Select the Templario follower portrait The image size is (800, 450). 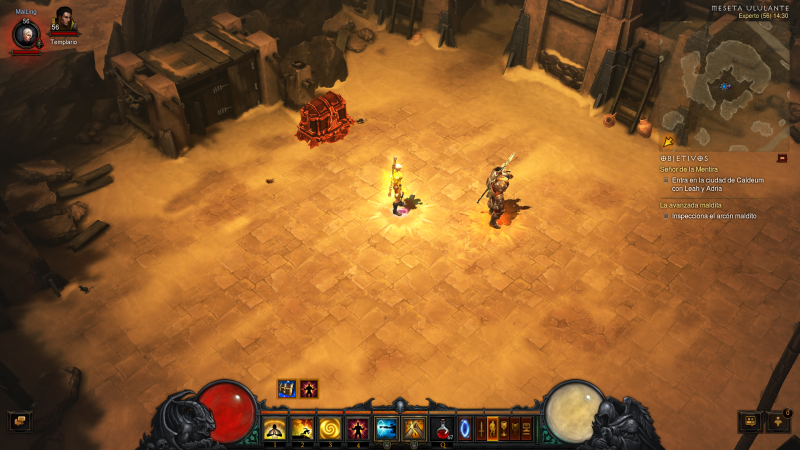click(x=63, y=22)
